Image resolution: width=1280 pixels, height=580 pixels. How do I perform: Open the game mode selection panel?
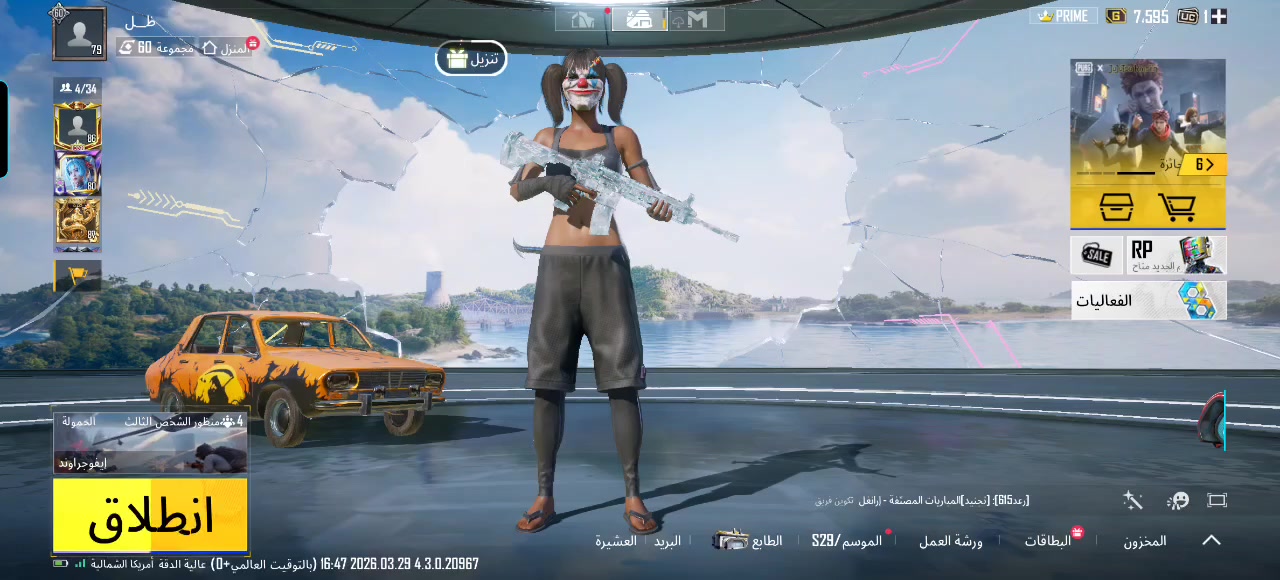tap(150, 443)
